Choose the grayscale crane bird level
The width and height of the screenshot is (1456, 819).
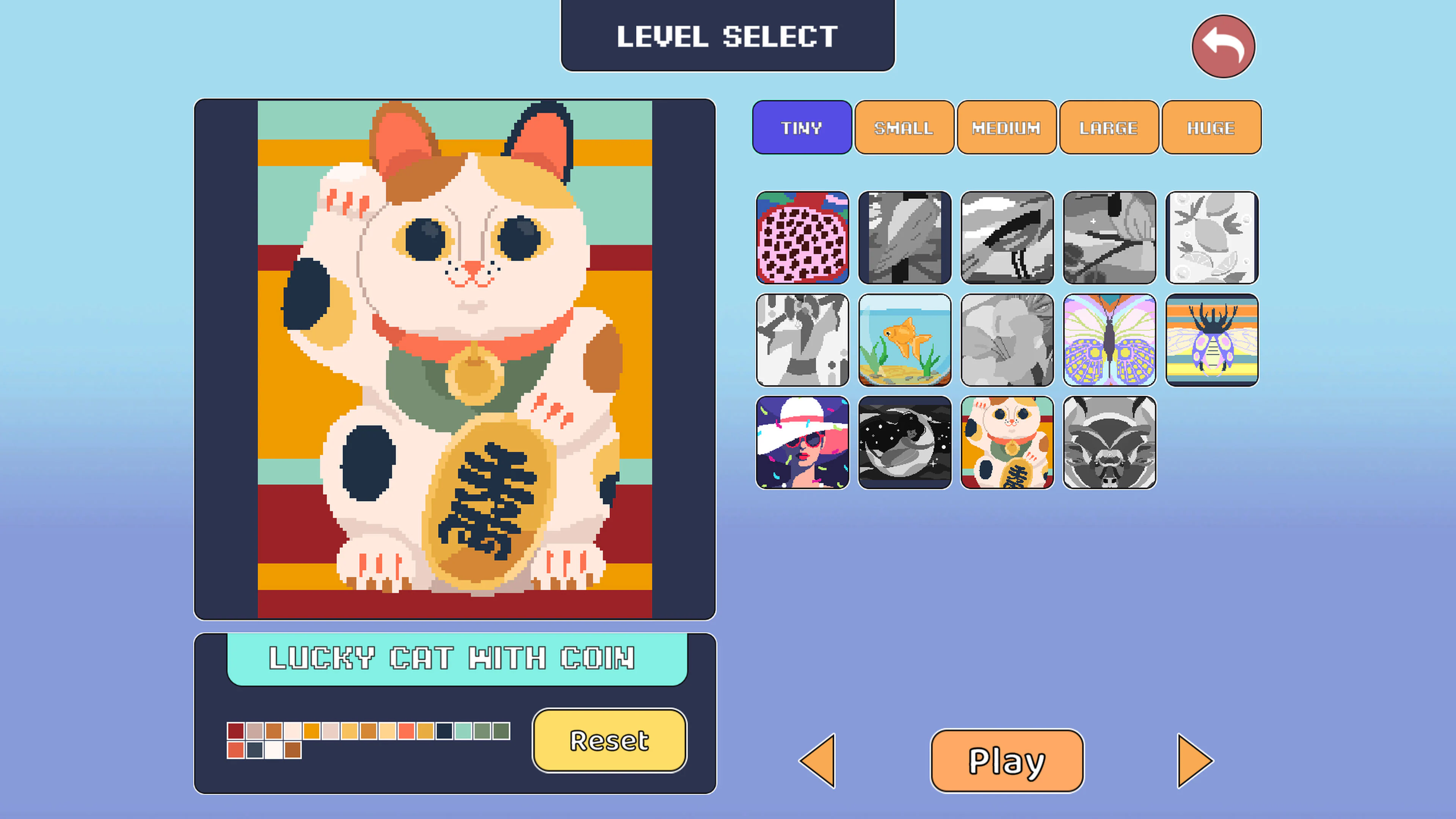tap(1007, 237)
